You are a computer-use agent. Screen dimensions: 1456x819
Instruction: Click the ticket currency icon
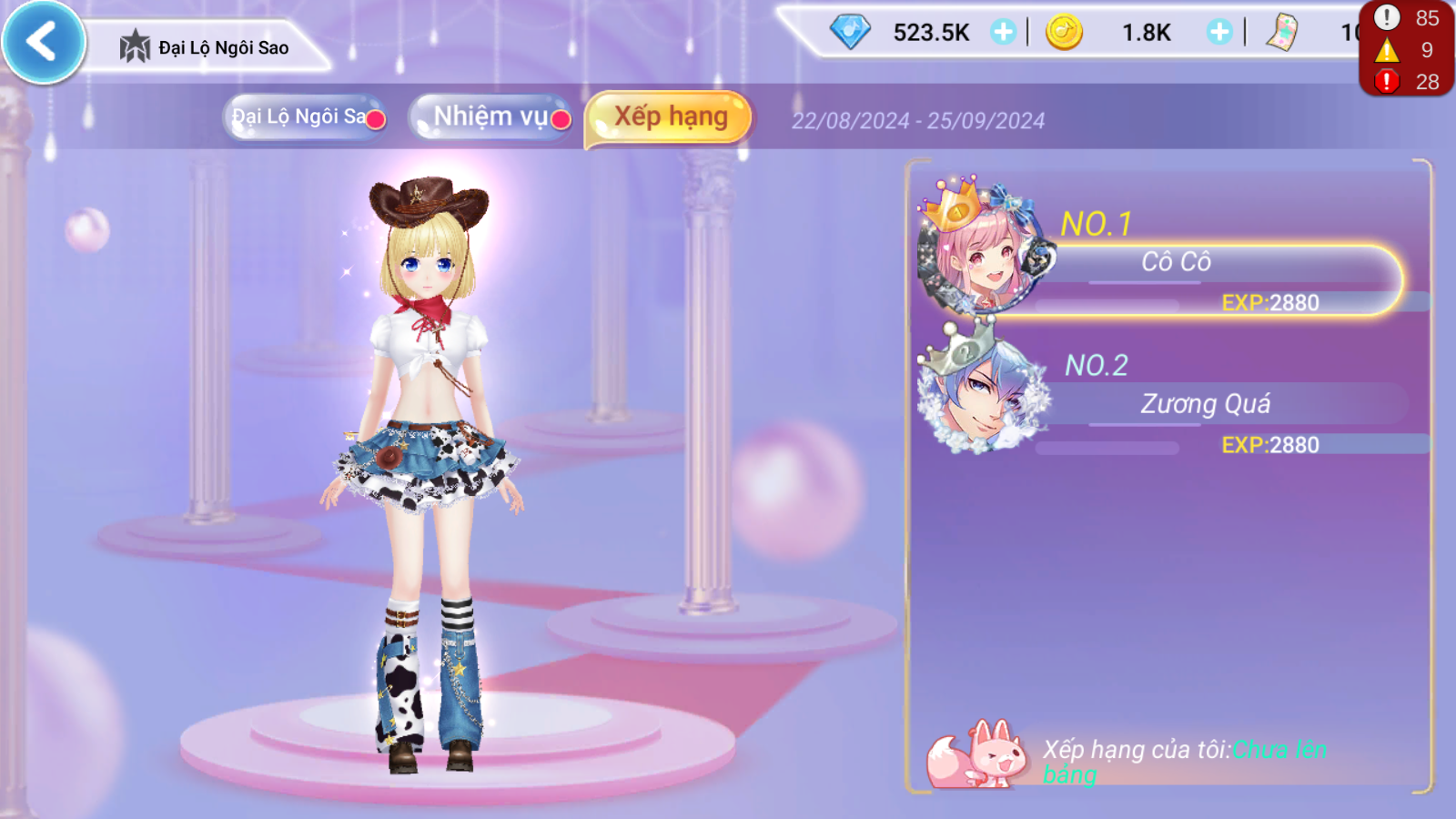[1282, 33]
